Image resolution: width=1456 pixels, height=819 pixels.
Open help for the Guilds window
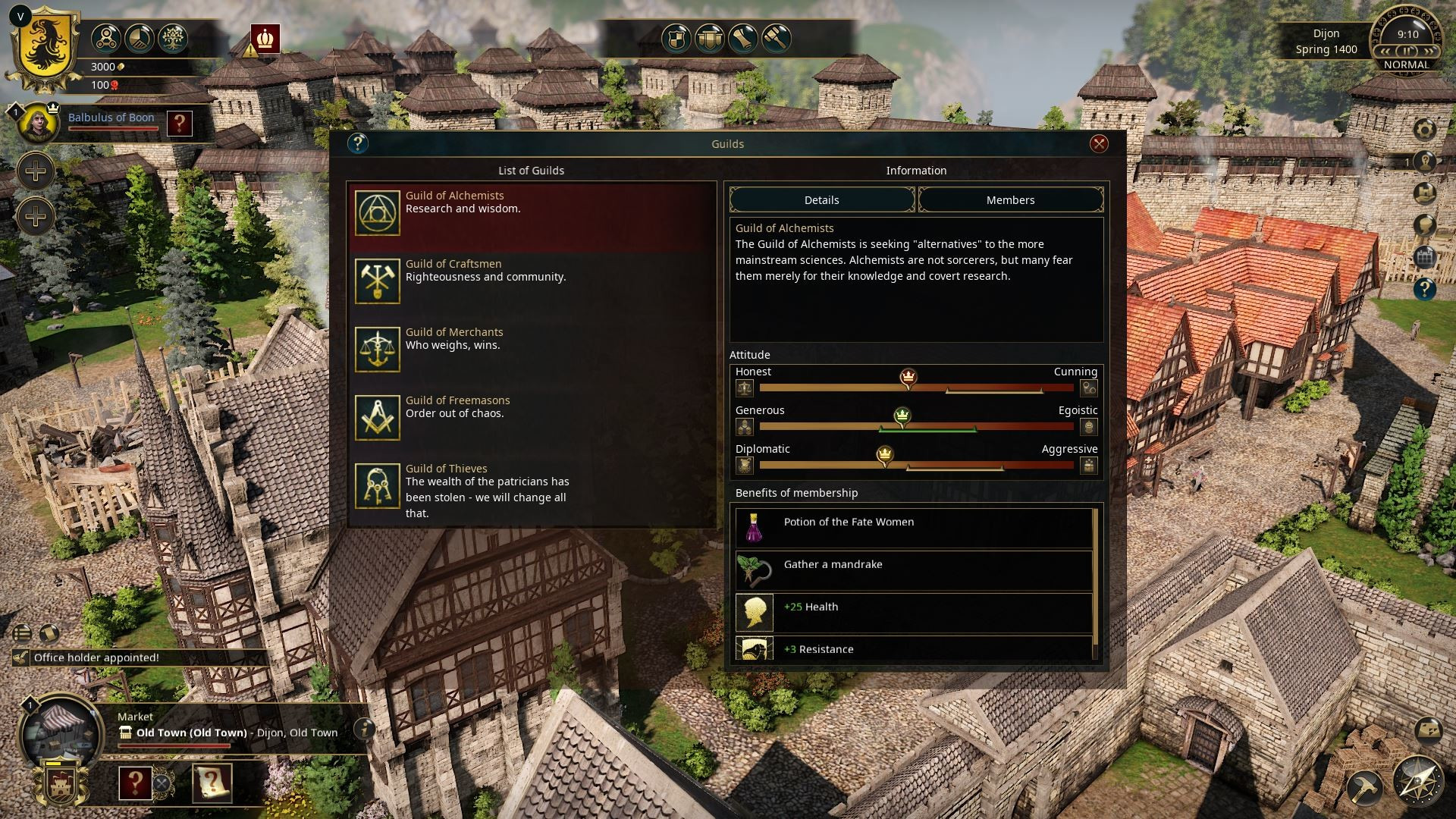coord(357,143)
